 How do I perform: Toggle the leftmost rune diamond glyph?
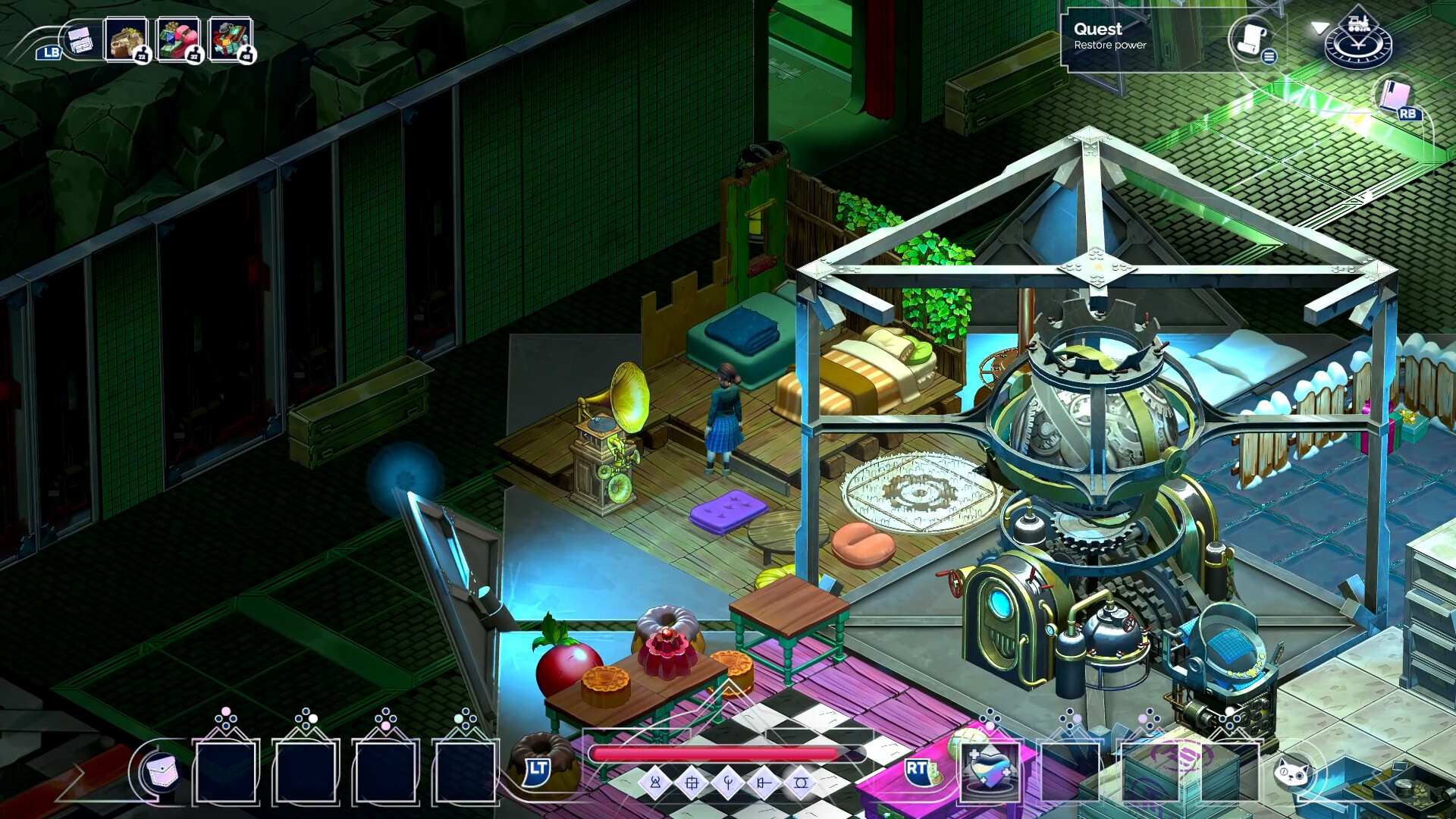pos(655,783)
